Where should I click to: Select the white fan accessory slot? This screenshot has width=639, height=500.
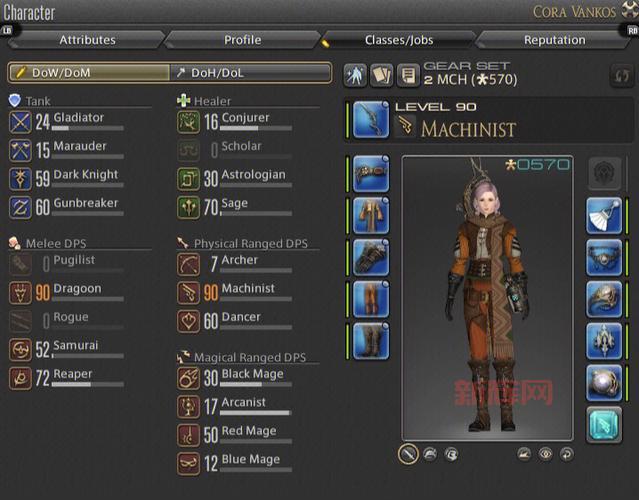[604, 214]
